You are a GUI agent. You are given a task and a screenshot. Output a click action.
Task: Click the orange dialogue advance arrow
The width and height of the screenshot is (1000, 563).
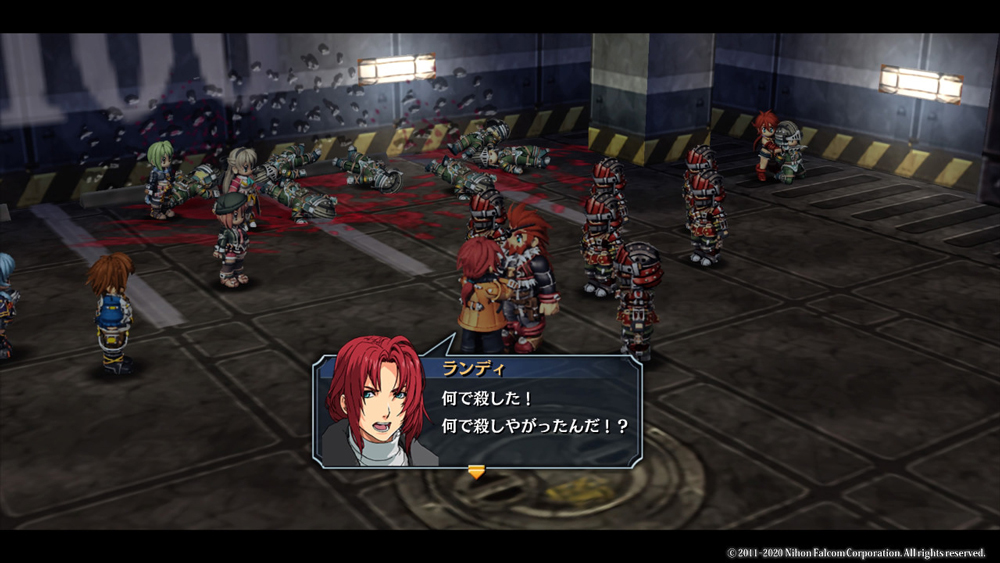coord(476,472)
